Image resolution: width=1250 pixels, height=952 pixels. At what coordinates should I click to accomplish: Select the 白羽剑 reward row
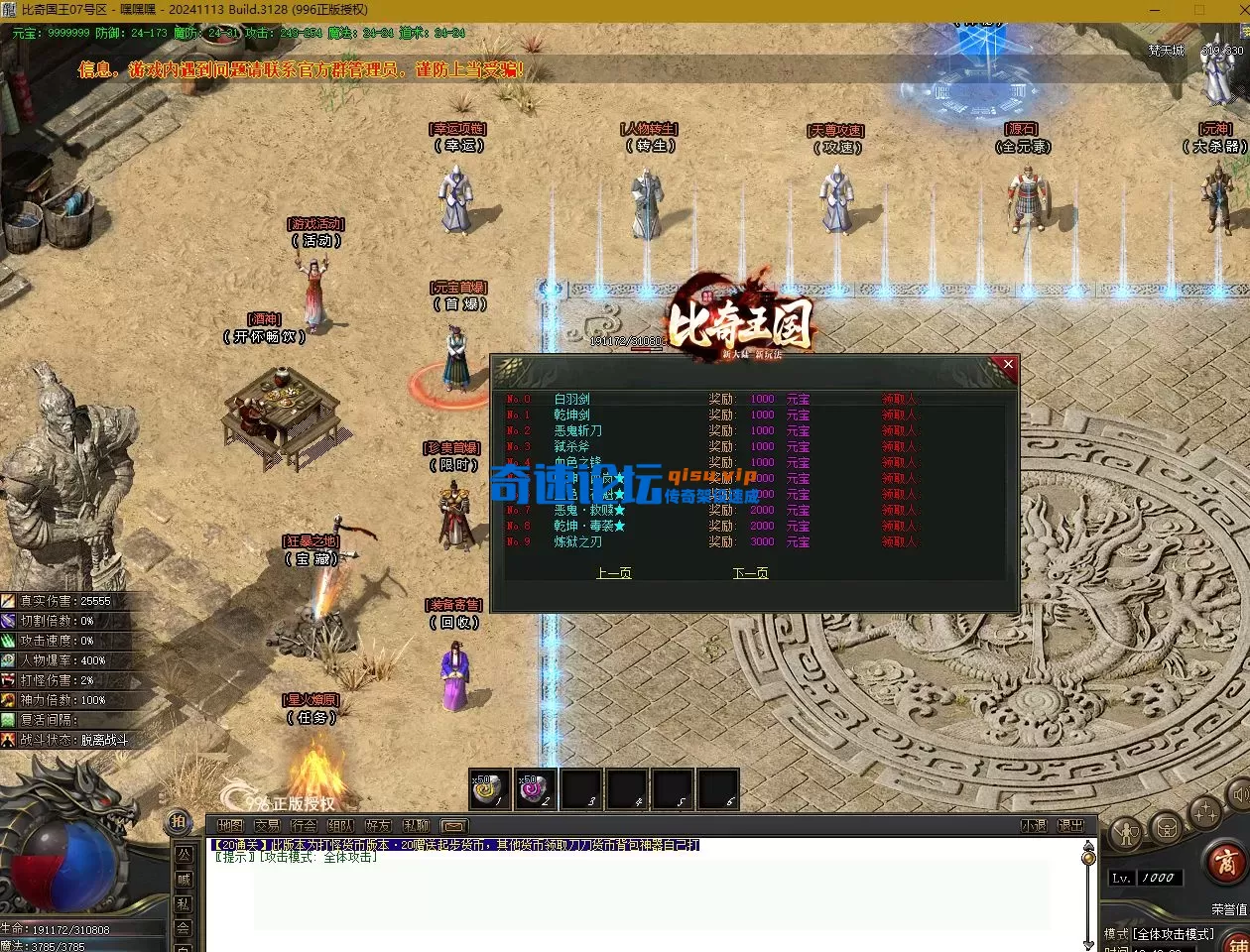click(571, 400)
